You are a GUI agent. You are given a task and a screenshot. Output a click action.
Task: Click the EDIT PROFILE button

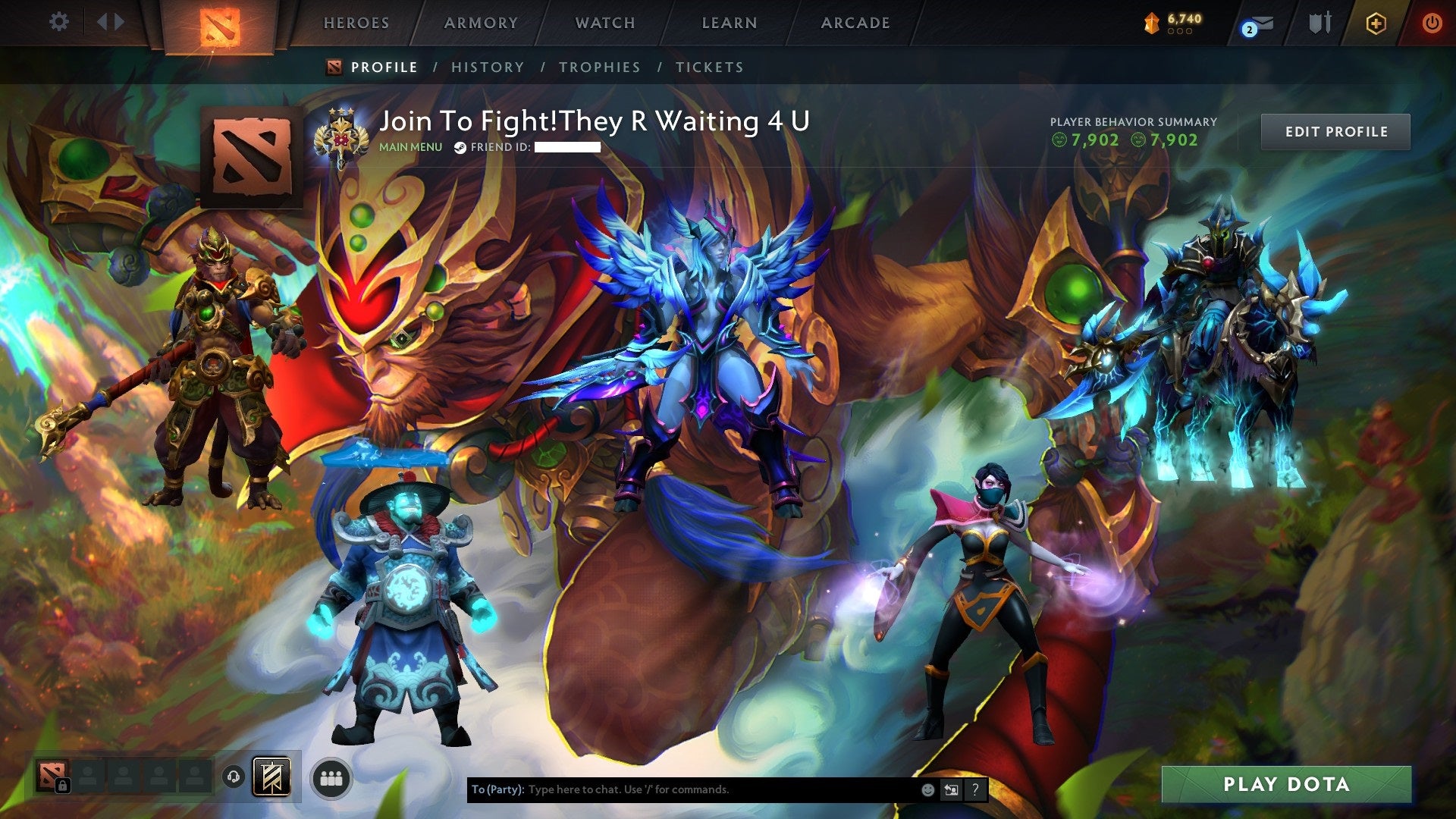pos(1335,130)
